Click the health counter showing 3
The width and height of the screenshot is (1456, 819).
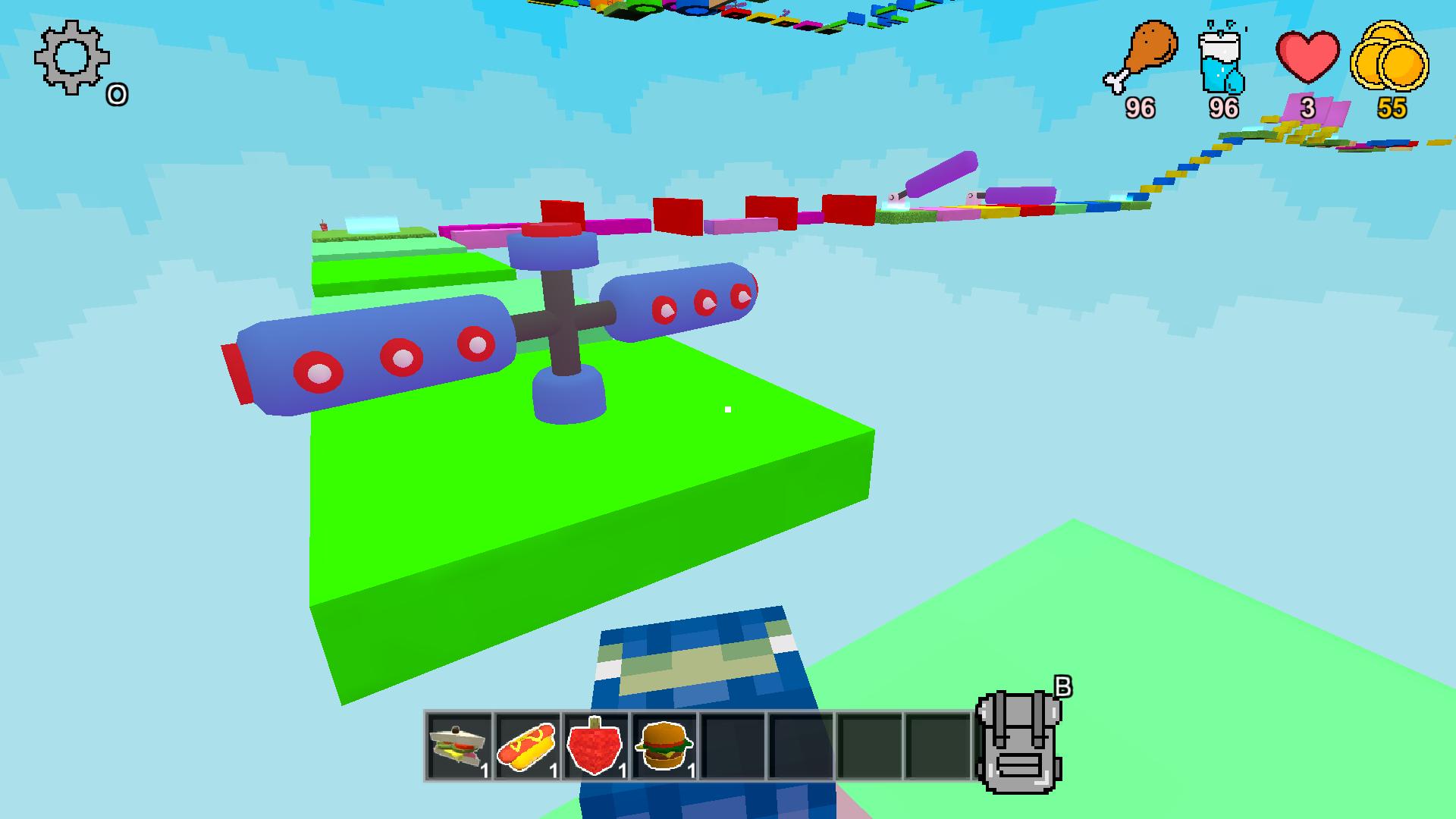(x=1307, y=109)
